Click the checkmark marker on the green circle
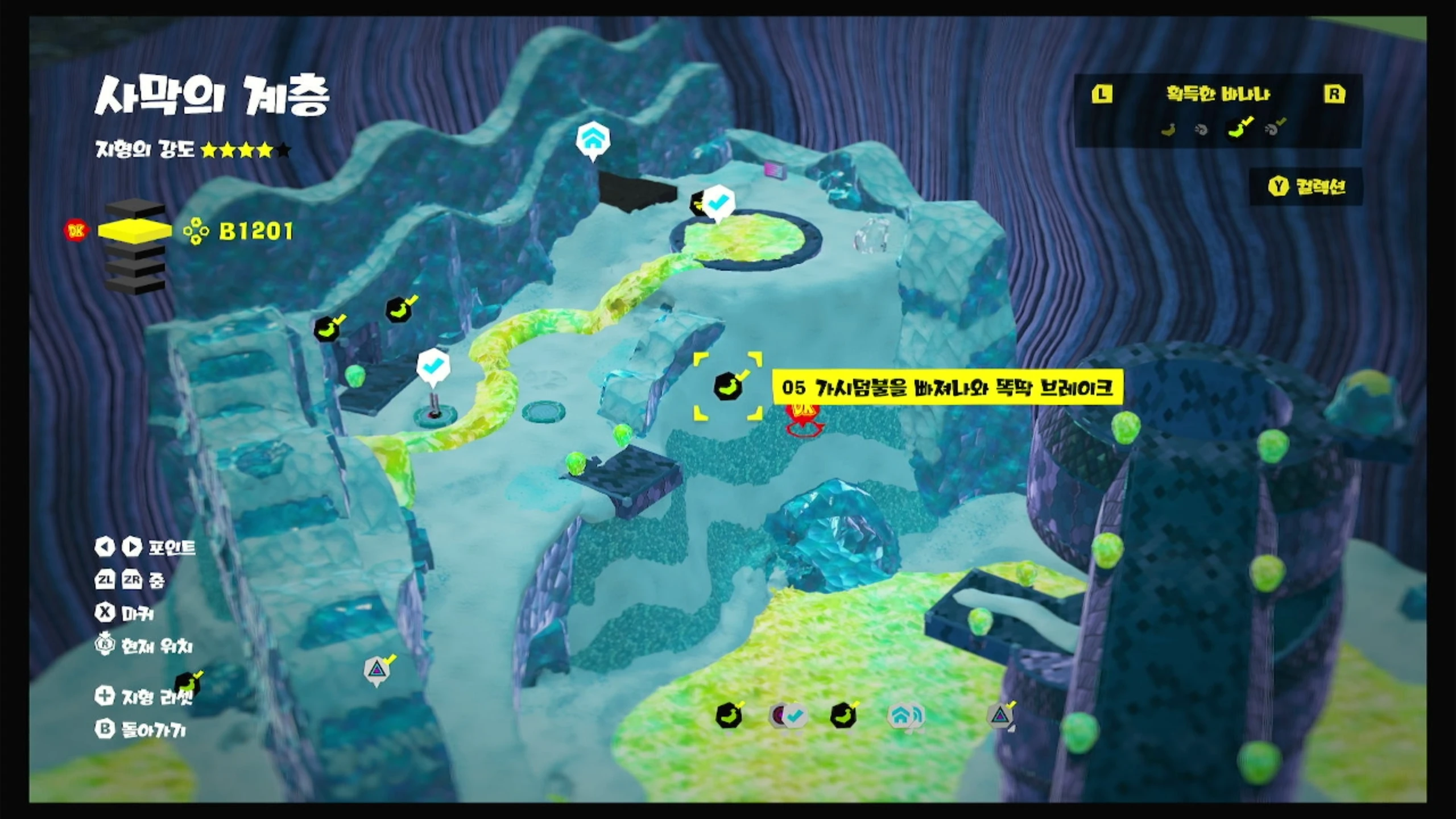 click(x=719, y=201)
